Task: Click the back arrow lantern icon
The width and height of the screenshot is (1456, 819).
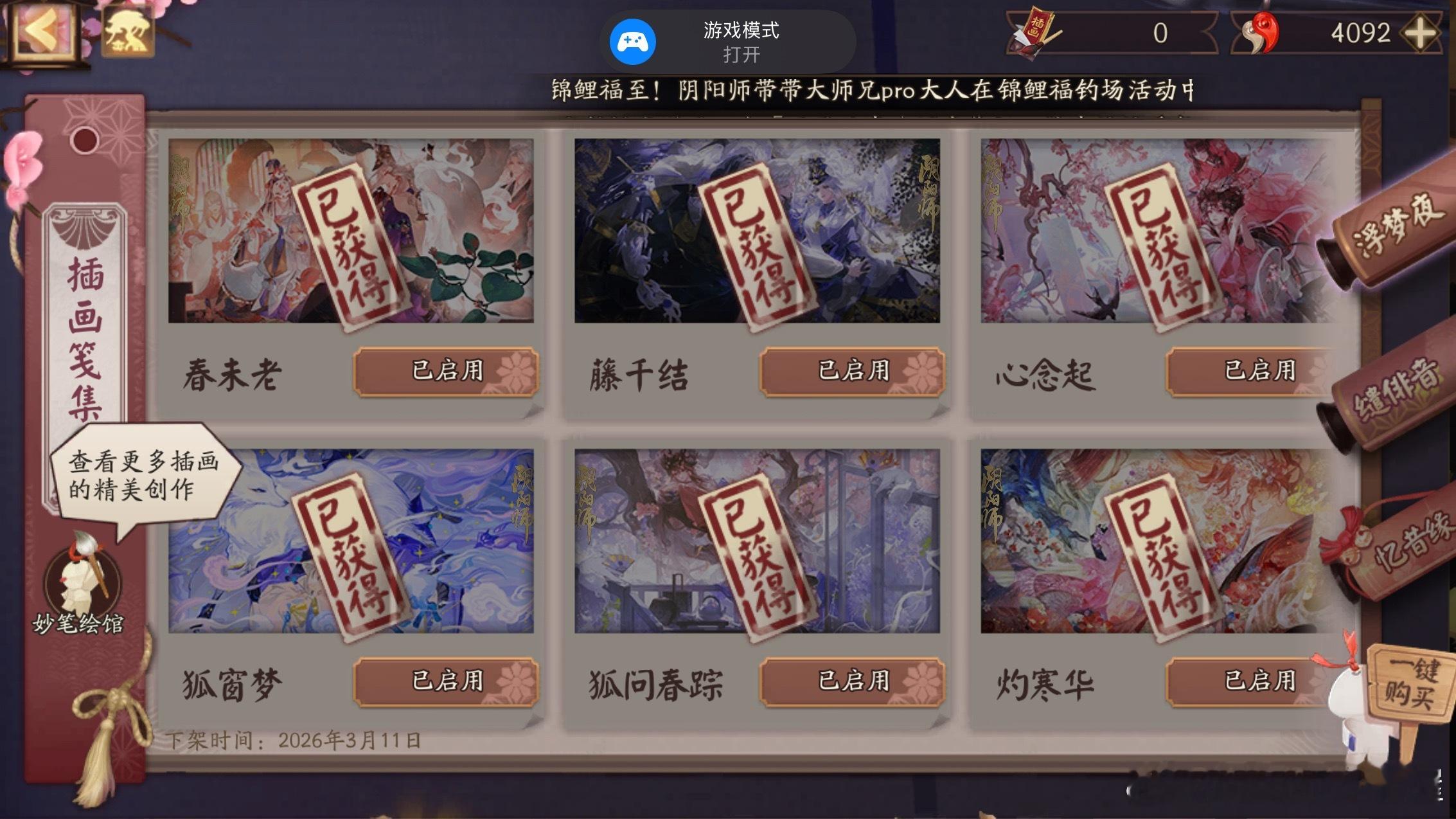Action: pos(40,30)
